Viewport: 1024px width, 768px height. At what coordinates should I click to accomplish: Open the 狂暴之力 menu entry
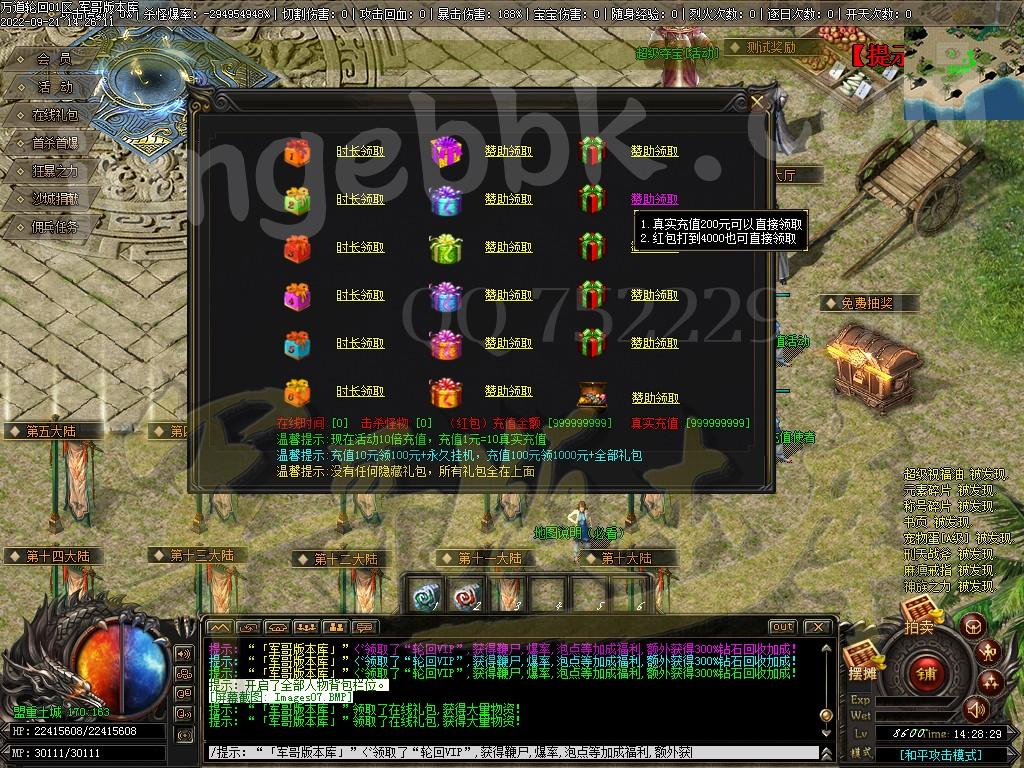pyautogui.click(x=55, y=171)
